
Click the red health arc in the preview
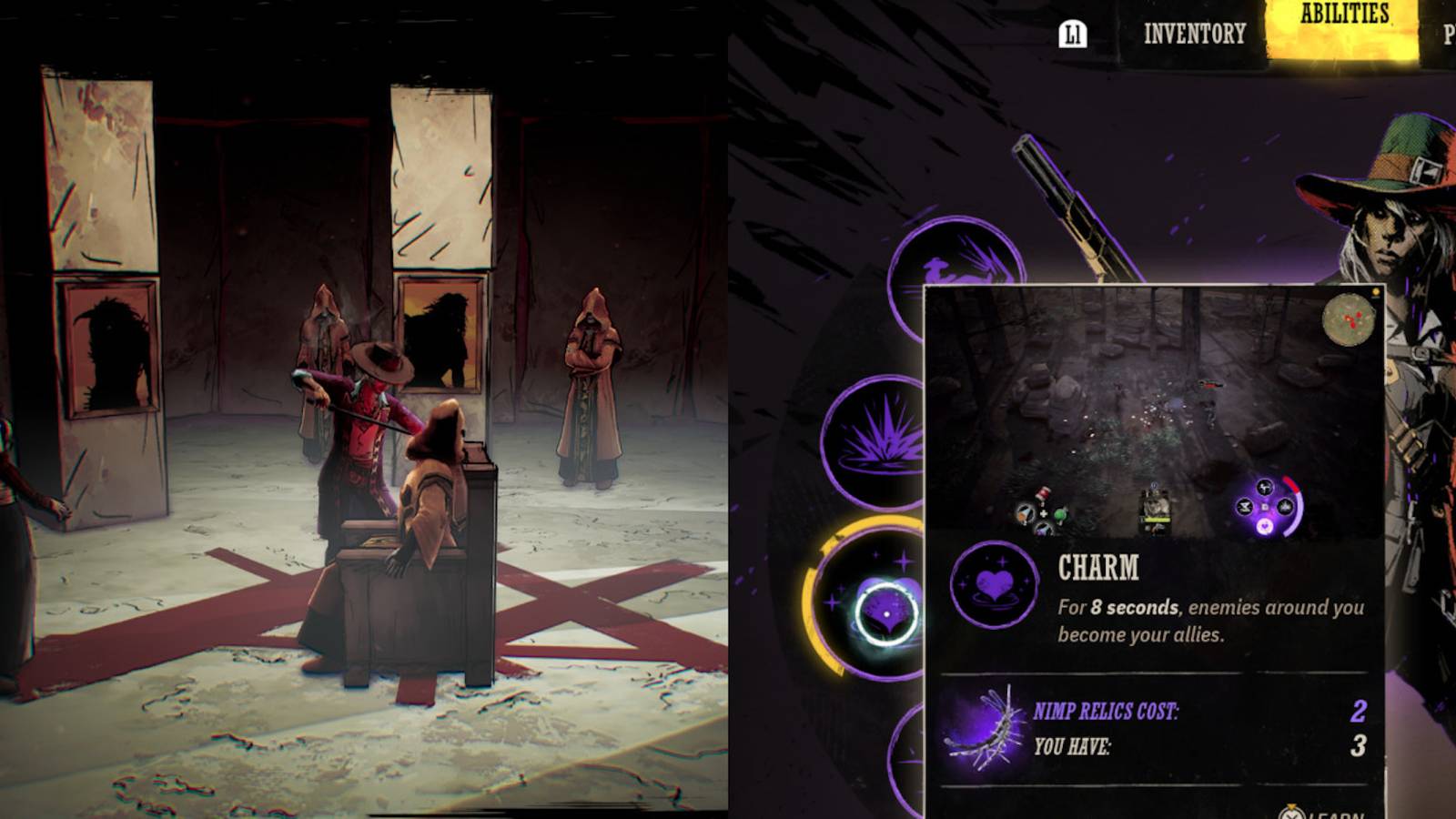(x=1292, y=485)
